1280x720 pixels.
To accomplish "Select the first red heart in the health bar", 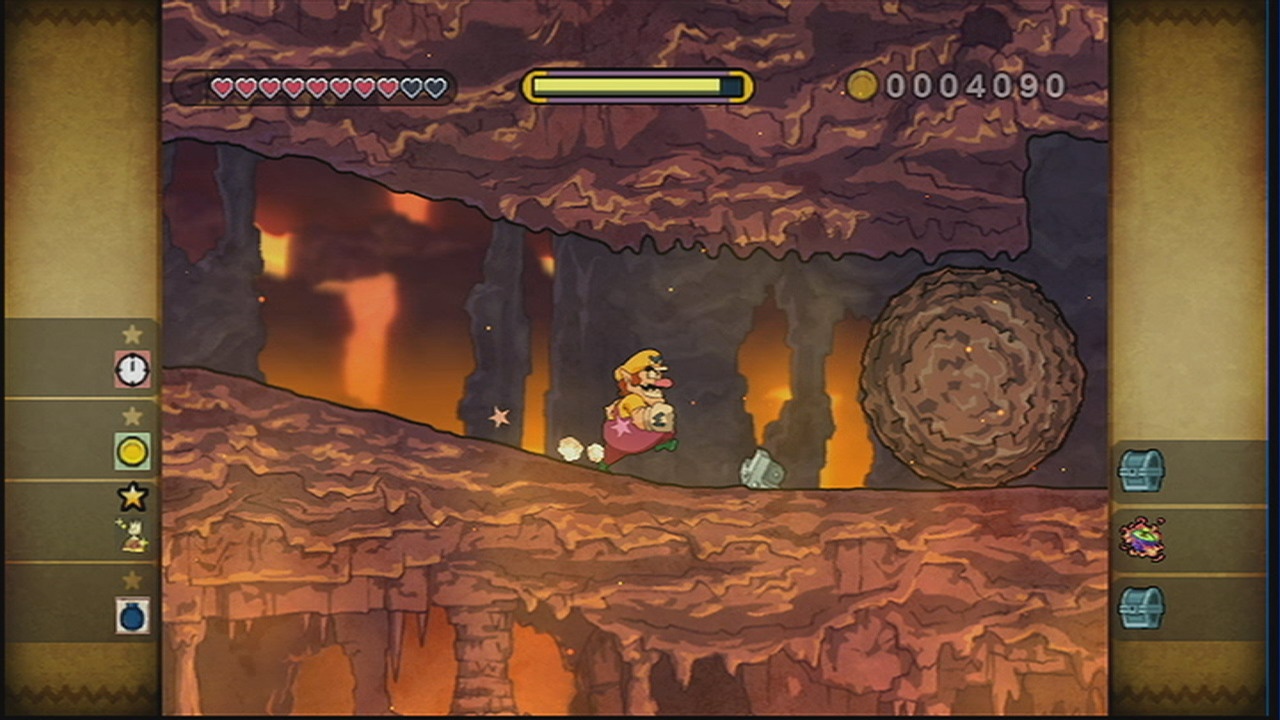I will click(x=219, y=88).
